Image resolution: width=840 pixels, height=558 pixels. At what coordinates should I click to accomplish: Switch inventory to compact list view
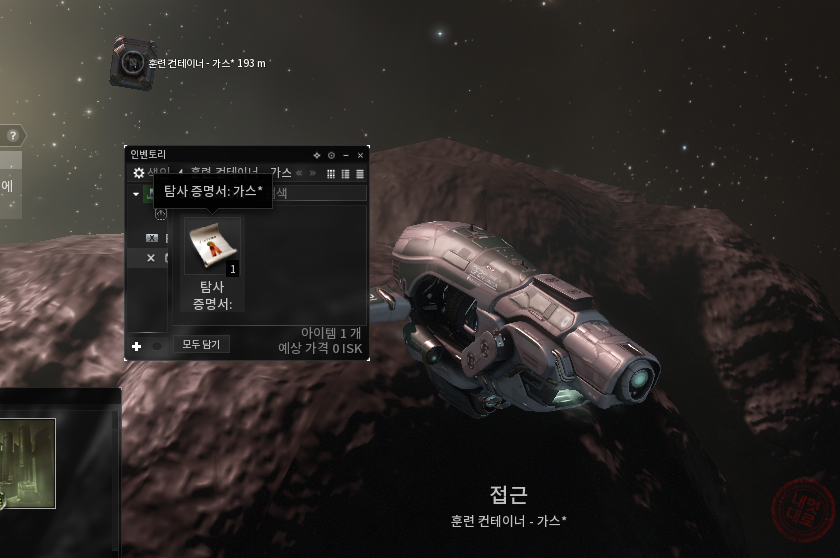coord(360,173)
